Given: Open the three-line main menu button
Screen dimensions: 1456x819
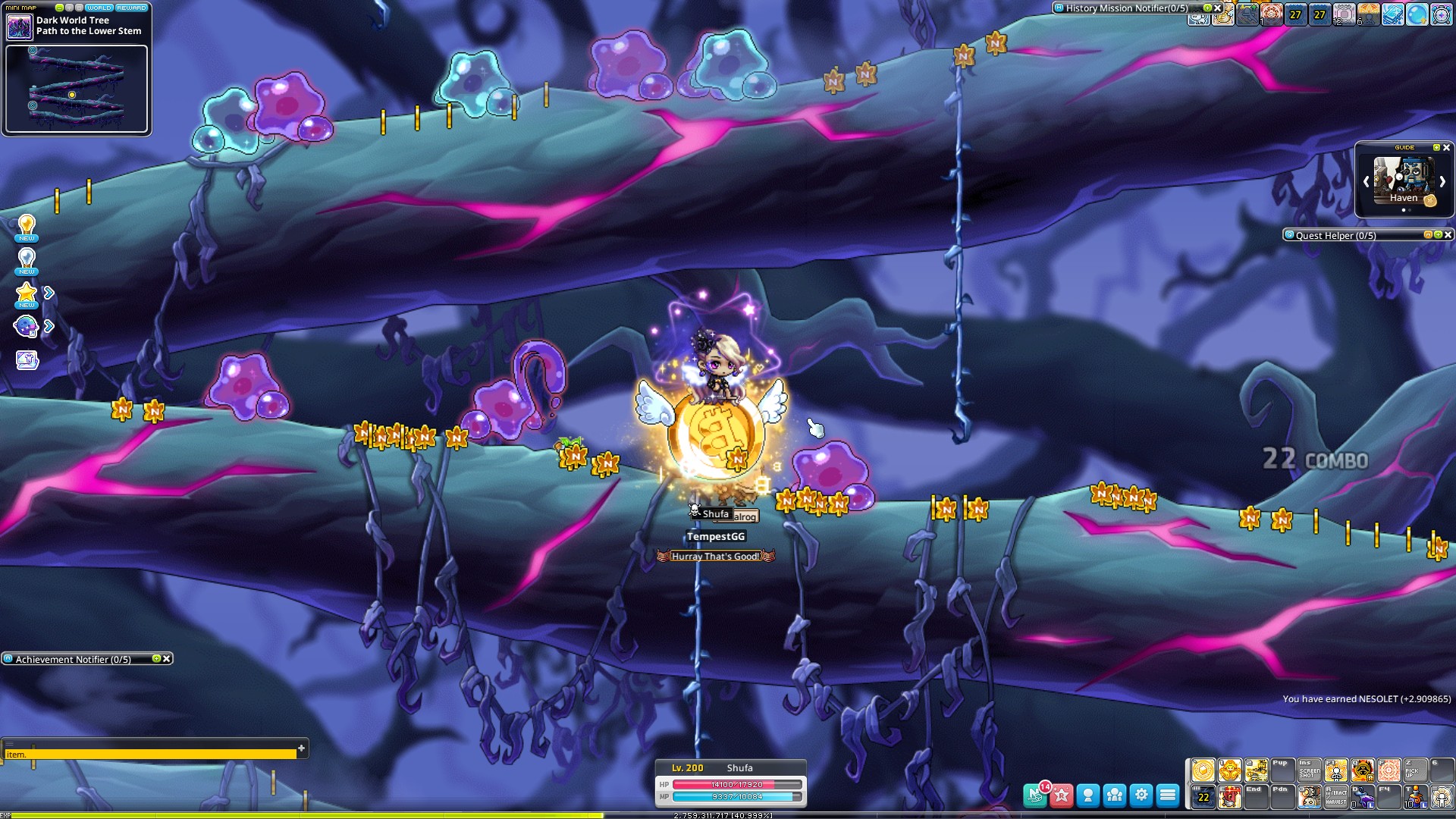Looking at the screenshot, I should [x=1168, y=795].
